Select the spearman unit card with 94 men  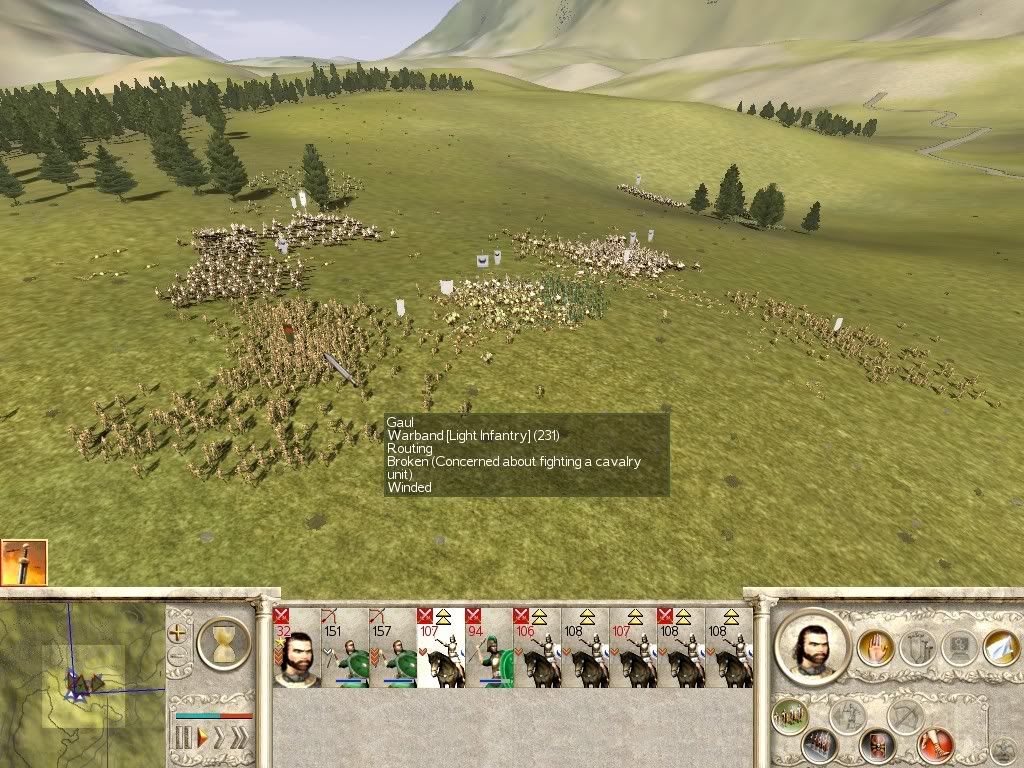[x=488, y=648]
